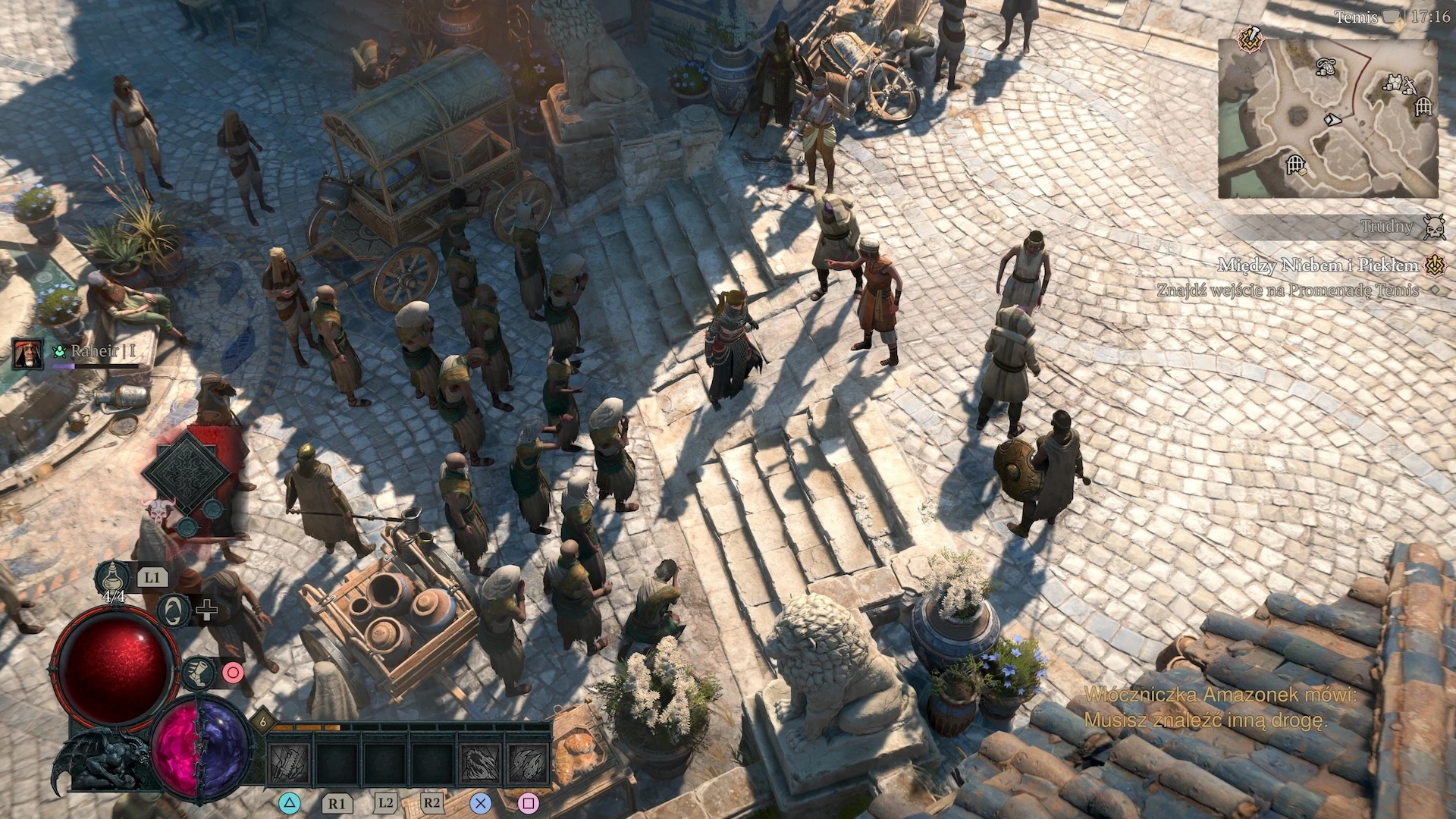The height and width of the screenshot is (819, 1456).
Task: Select the ring jeweler marker on minimap
Action: tap(1326, 68)
